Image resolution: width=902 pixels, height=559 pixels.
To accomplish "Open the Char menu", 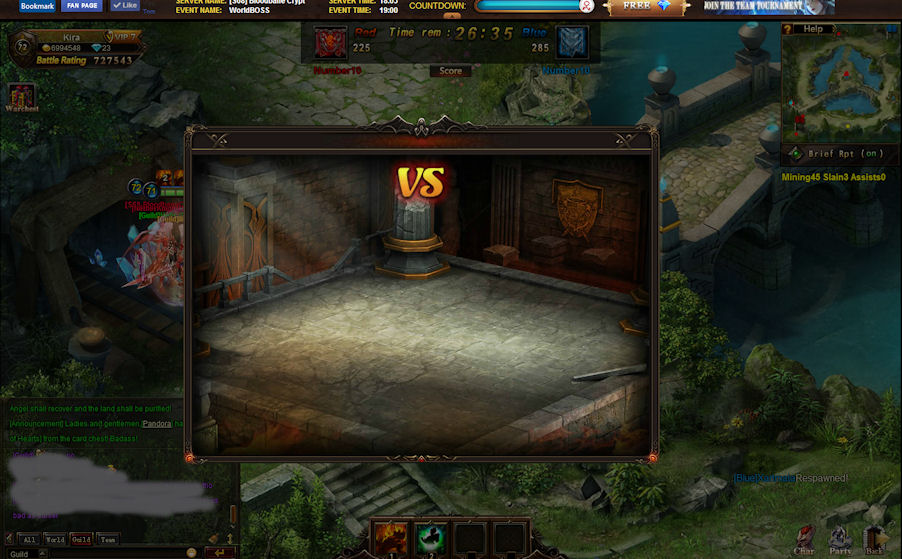I will (x=804, y=539).
